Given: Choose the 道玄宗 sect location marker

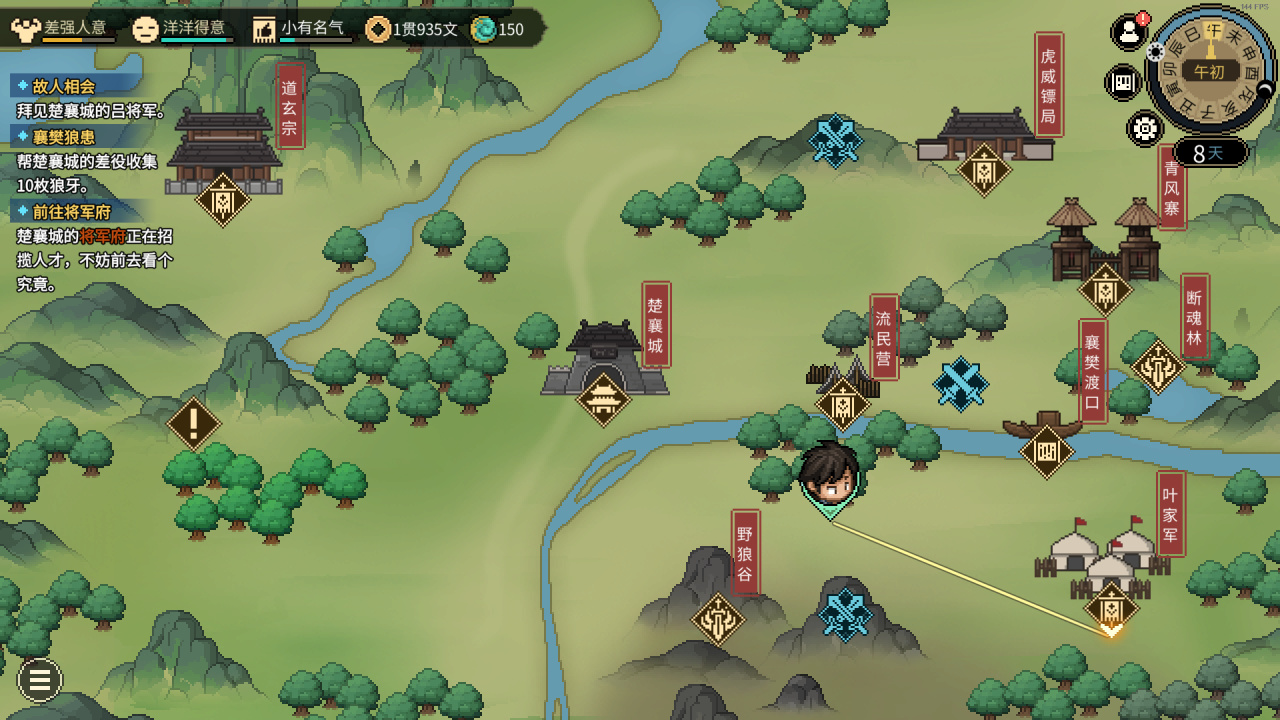Looking at the screenshot, I should 223,200.
